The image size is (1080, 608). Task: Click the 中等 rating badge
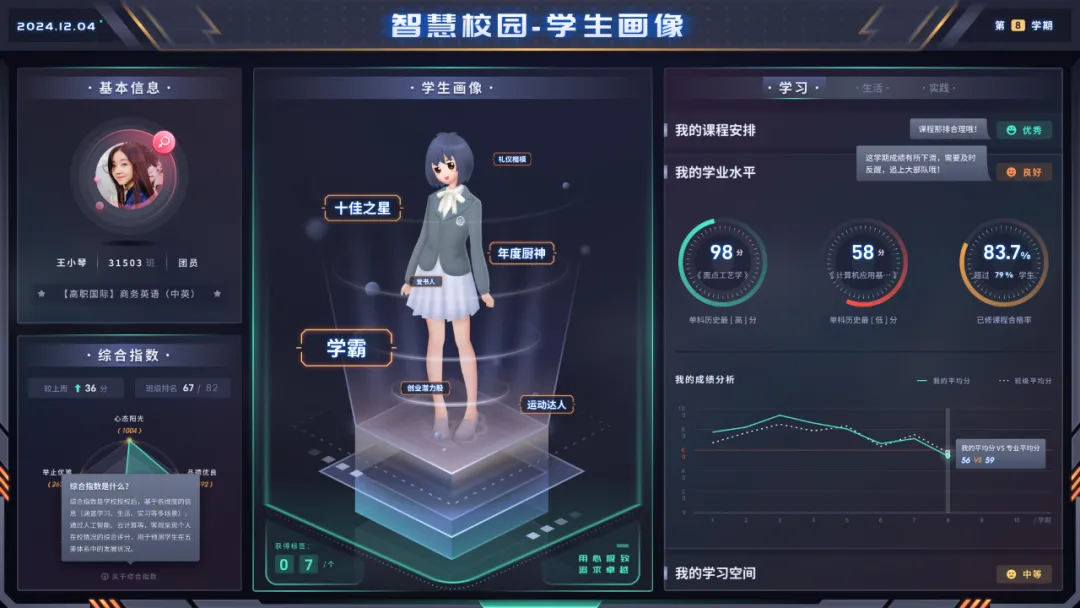coord(1024,574)
